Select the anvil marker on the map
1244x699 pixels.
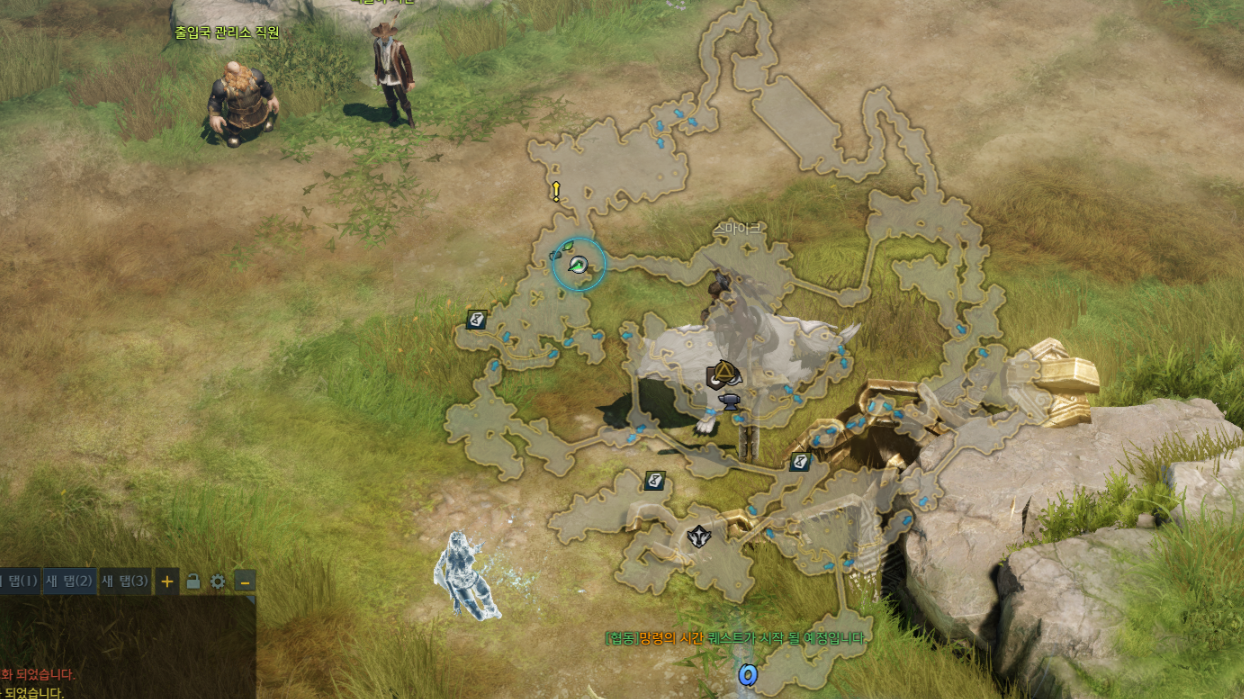tap(730, 401)
